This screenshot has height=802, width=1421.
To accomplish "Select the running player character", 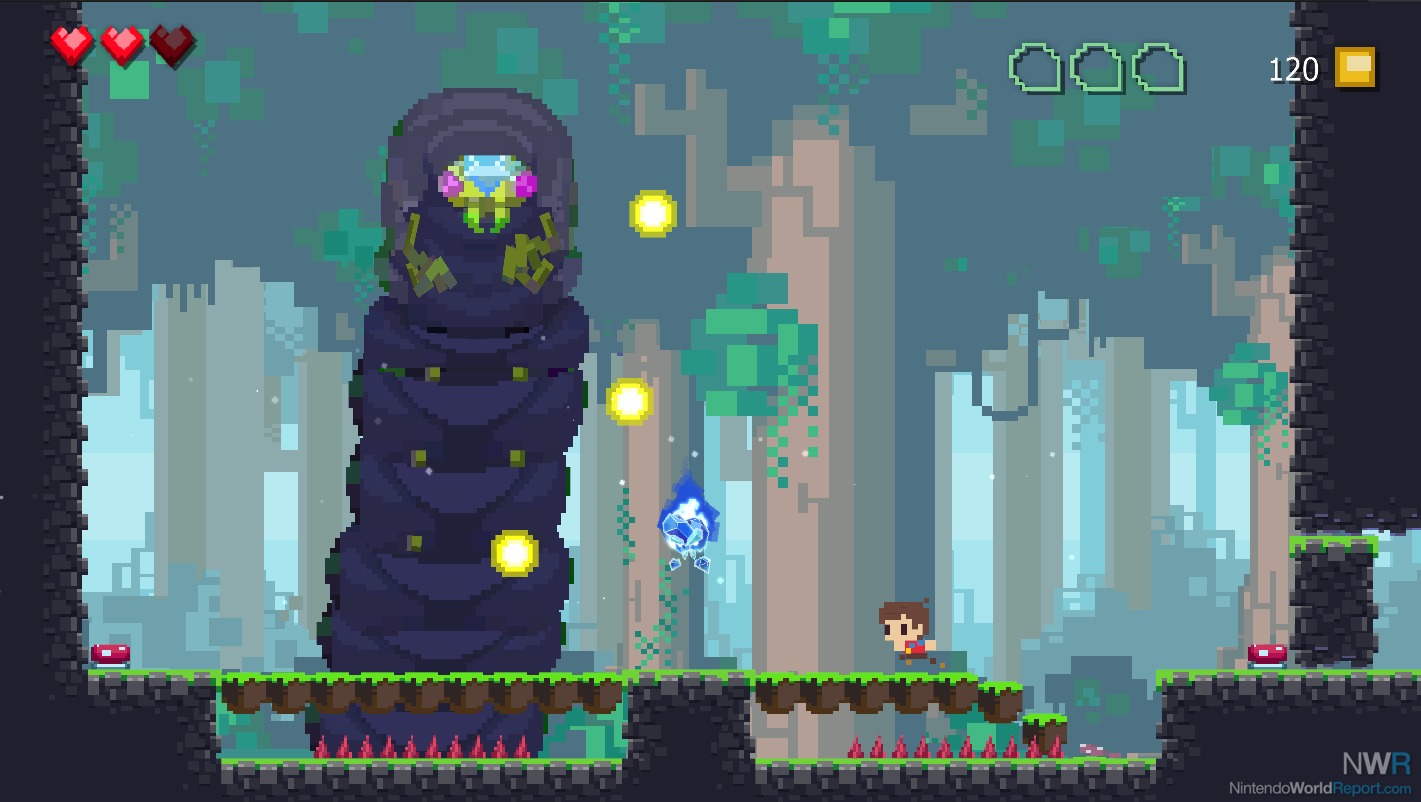I will coord(902,630).
